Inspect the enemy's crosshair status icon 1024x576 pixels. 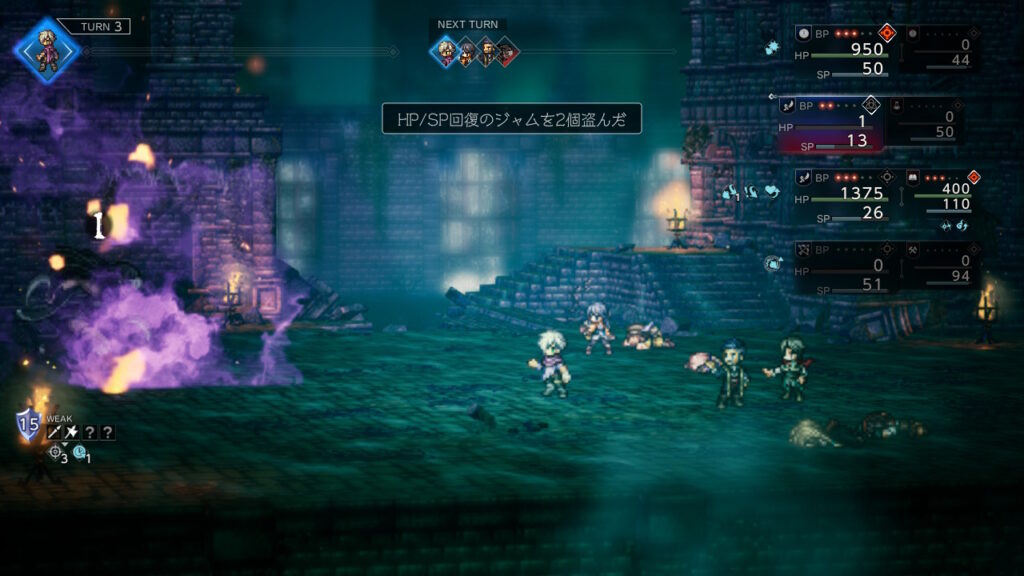point(56,452)
